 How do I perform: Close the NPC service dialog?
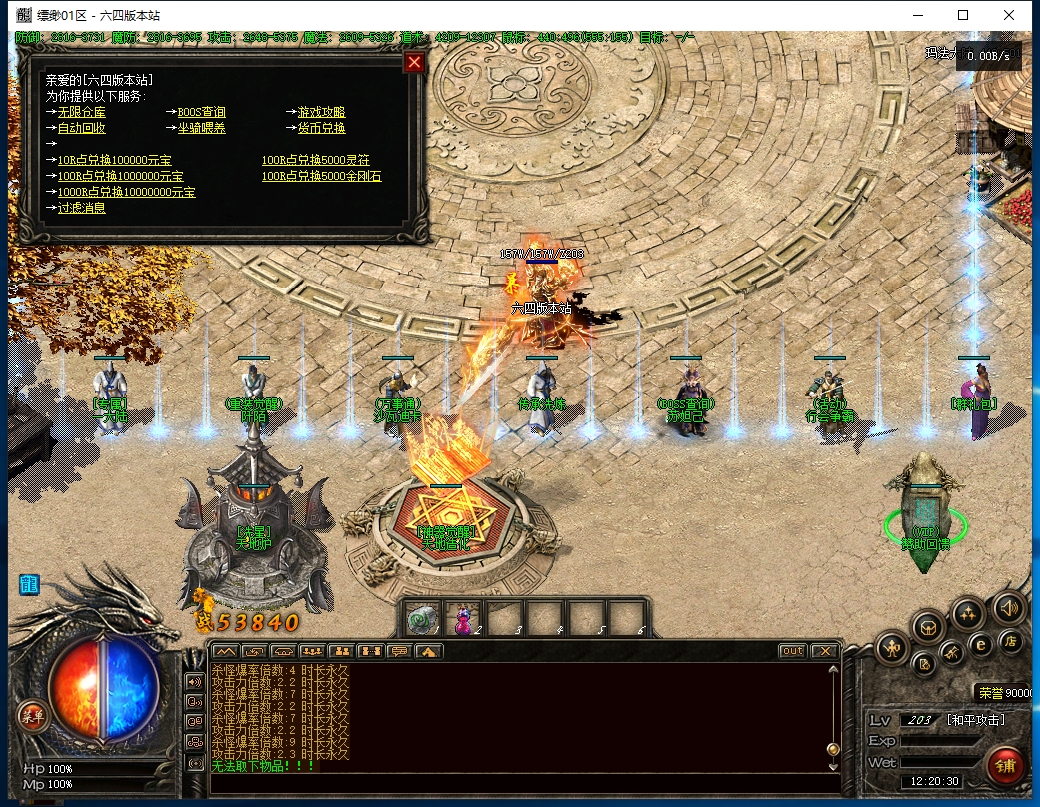coord(414,62)
